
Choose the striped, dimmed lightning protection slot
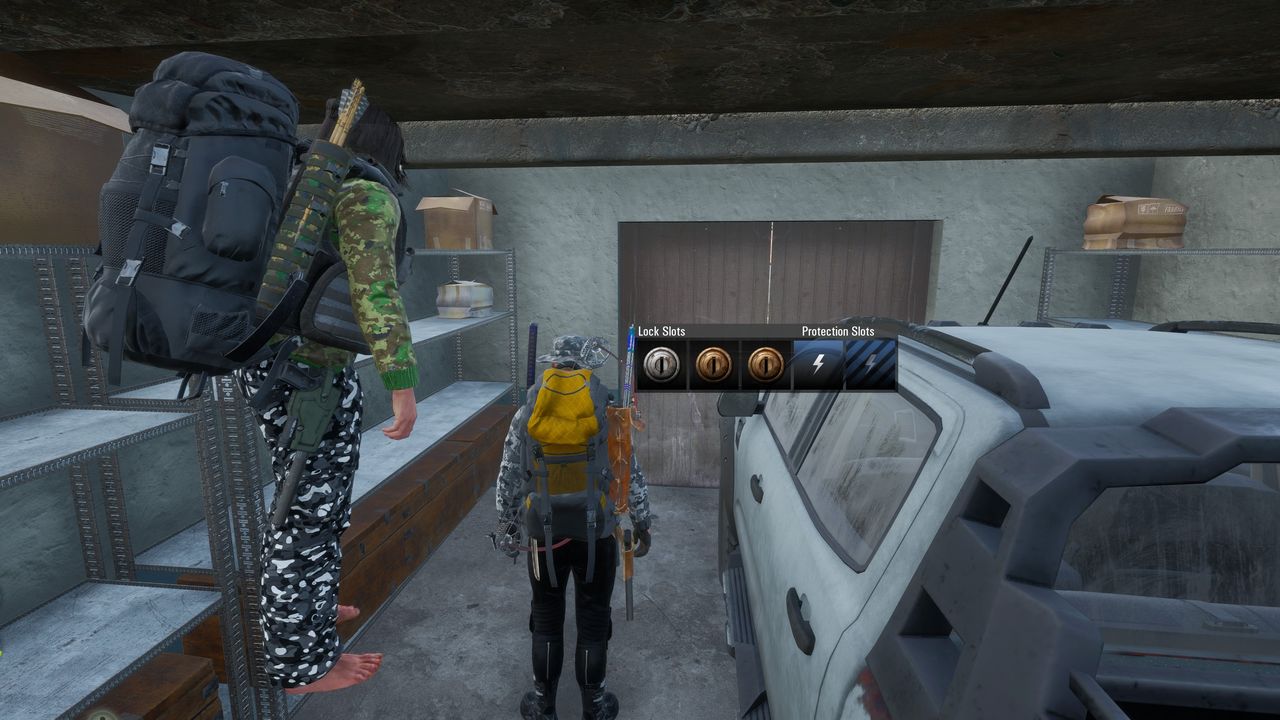870,365
